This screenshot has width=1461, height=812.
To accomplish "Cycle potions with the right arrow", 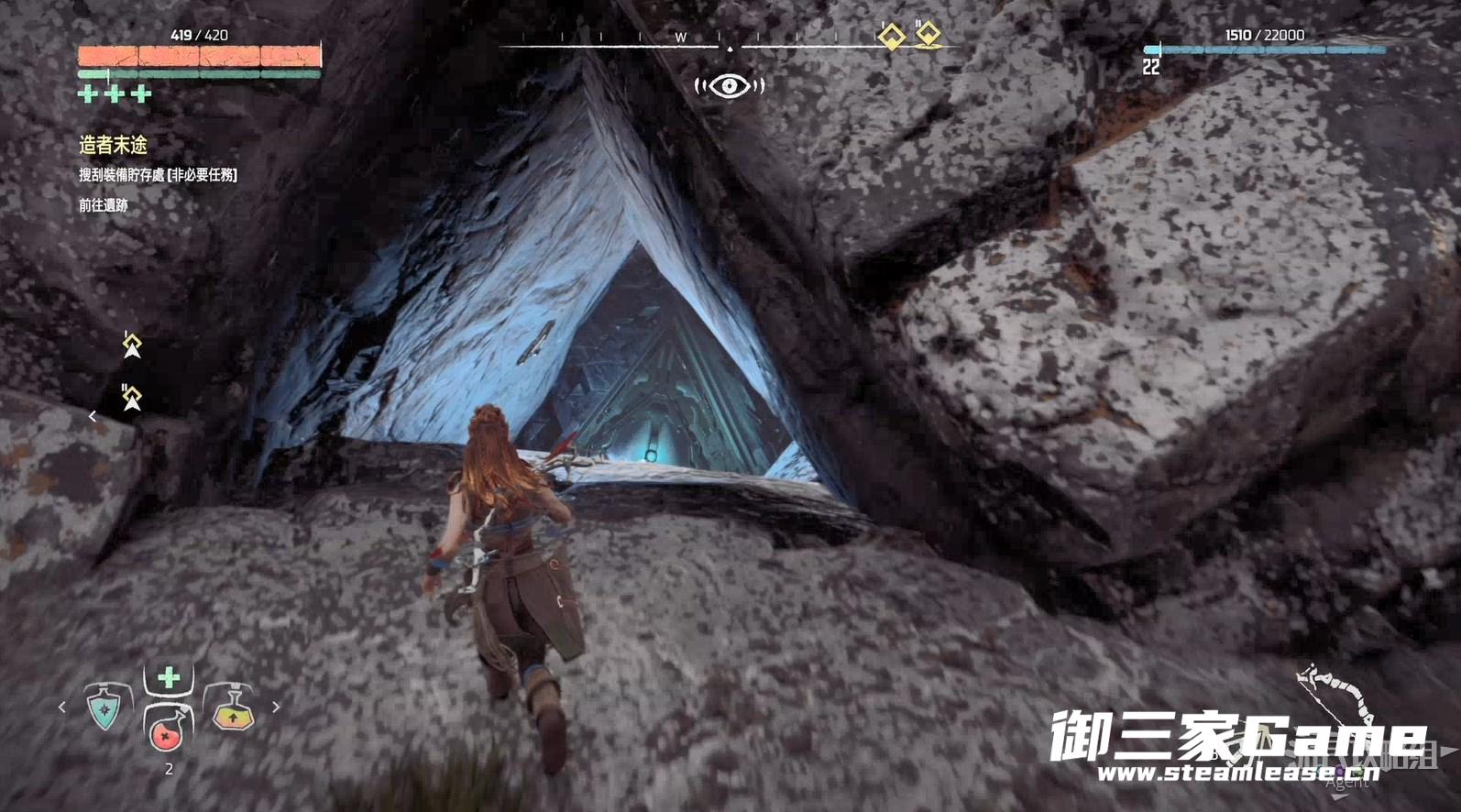I will tap(276, 708).
